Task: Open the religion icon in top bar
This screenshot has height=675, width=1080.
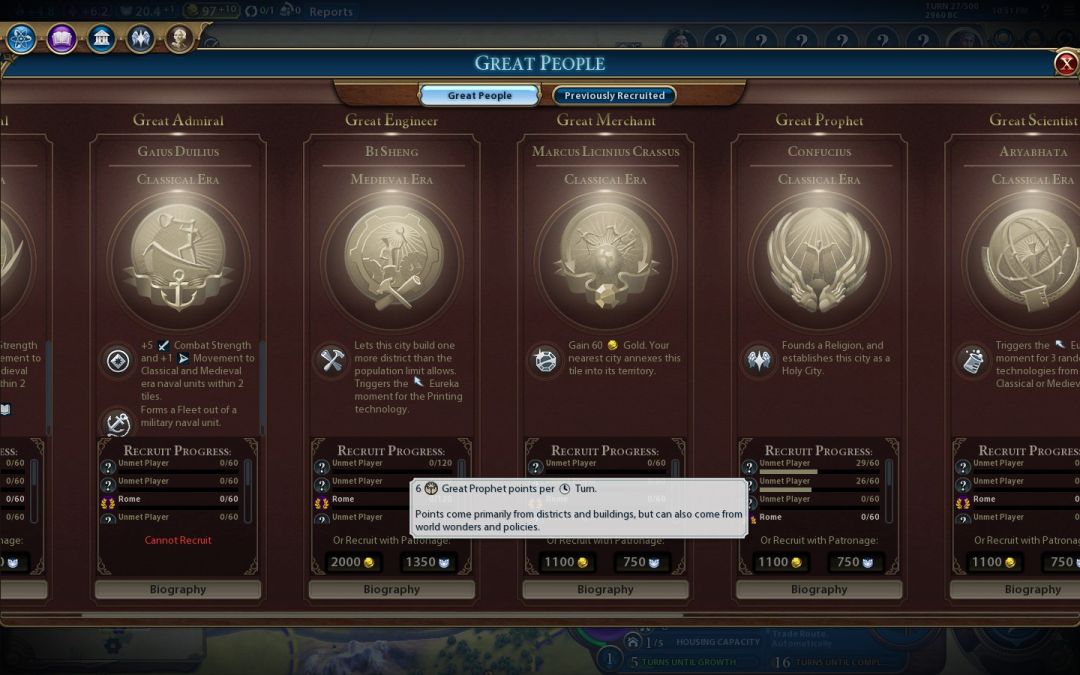Action: 140,39
